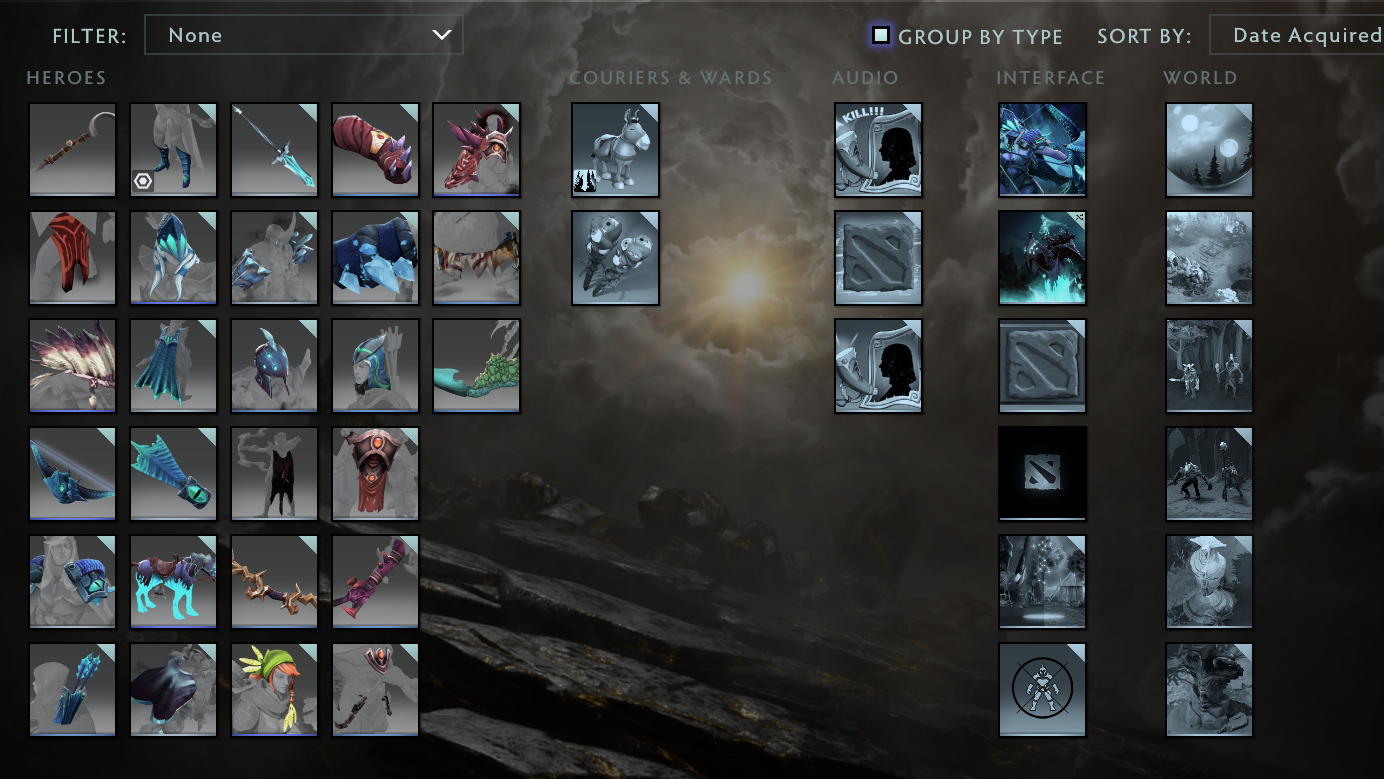Select the black Dota logo HUD item
1384x779 pixels.
pyautogui.click(x=1042, y=473)
